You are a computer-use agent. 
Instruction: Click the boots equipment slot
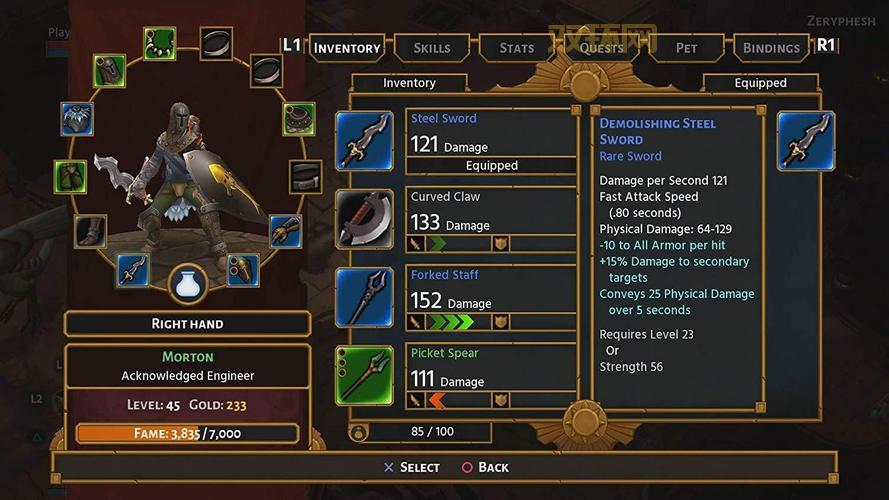(x=90, y=231)
